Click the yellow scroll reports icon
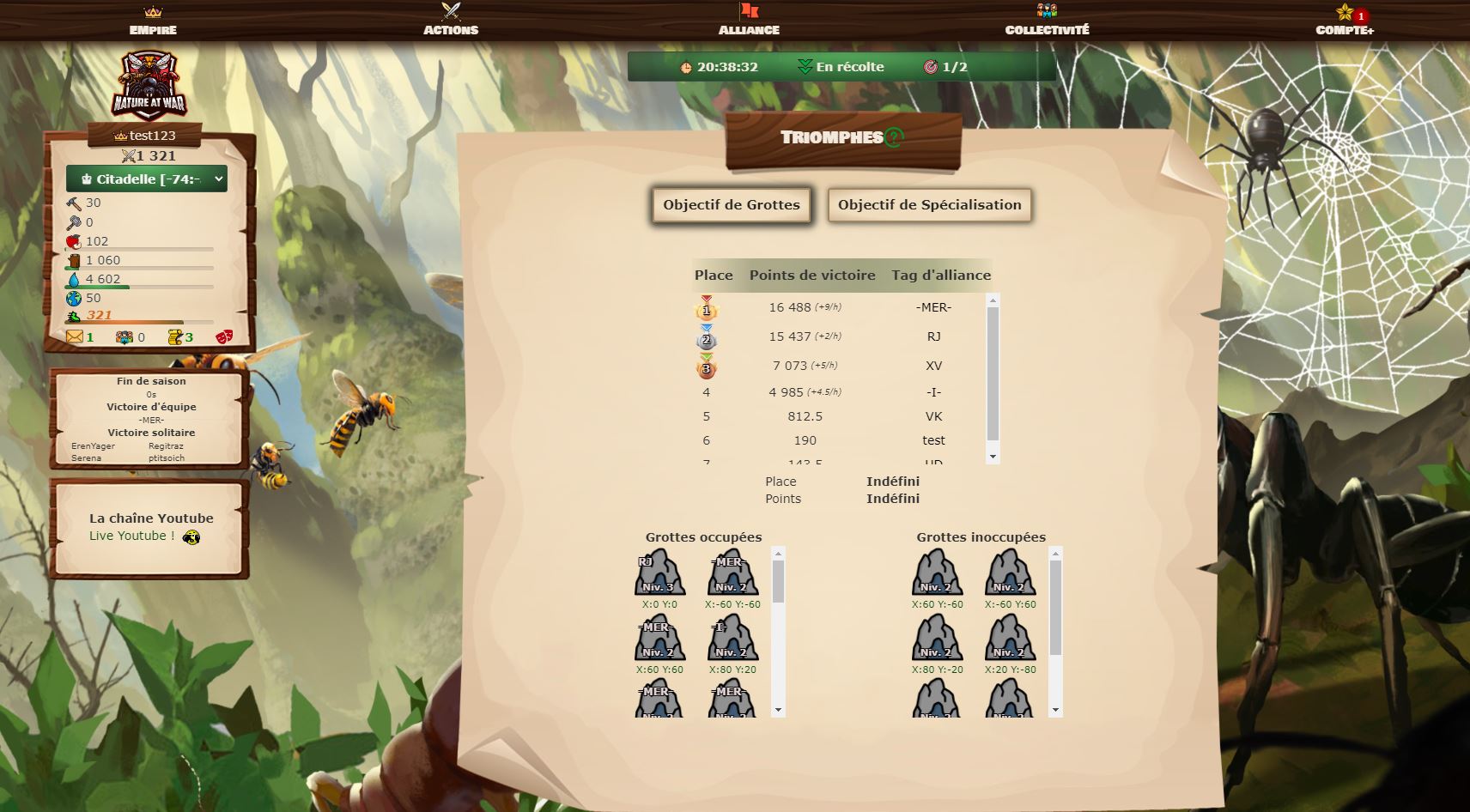The height and width of the screenshot is (812, 1470). click(x=175, y=337)
